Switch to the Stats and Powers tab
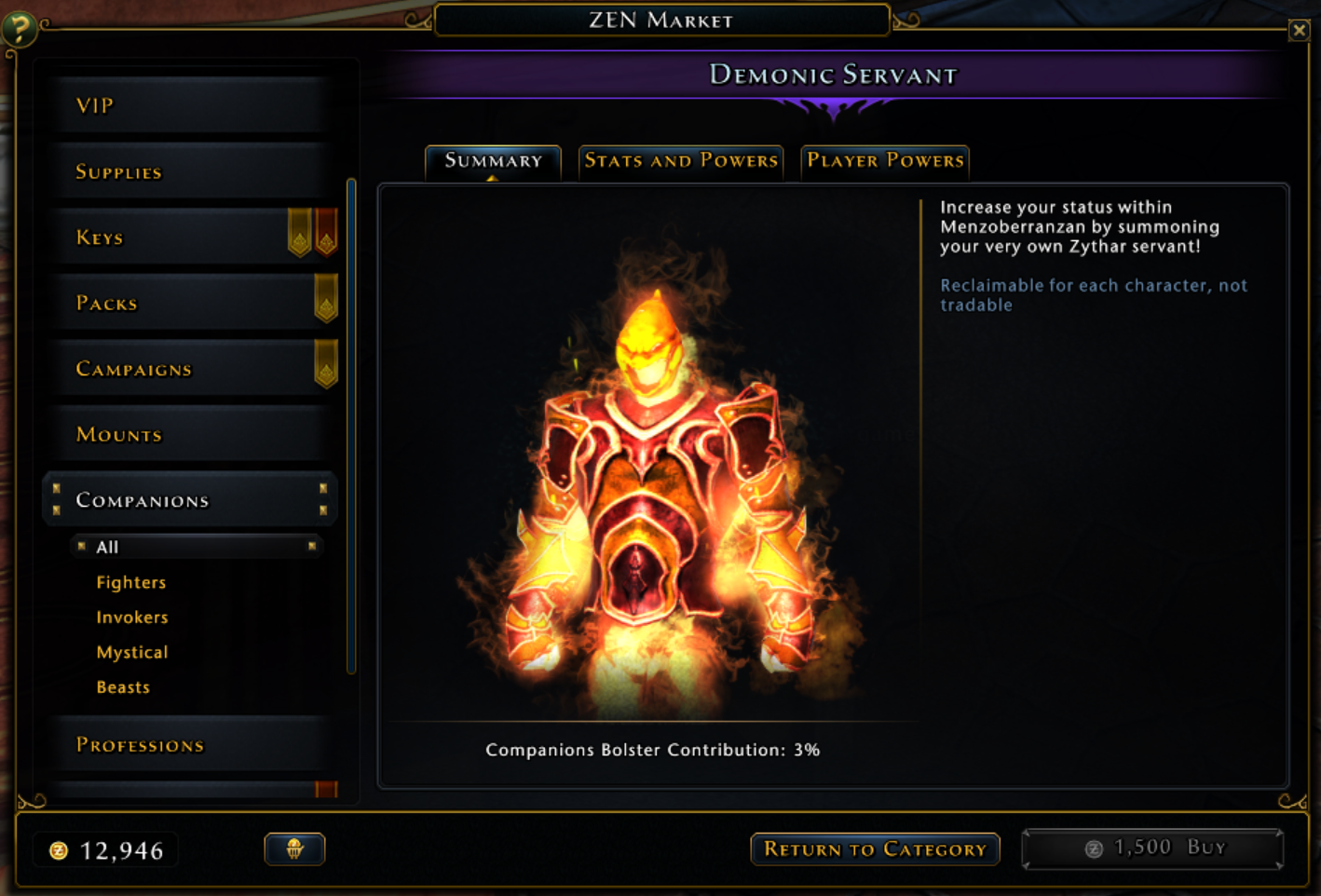The image size is (1321, 896). 681,161
